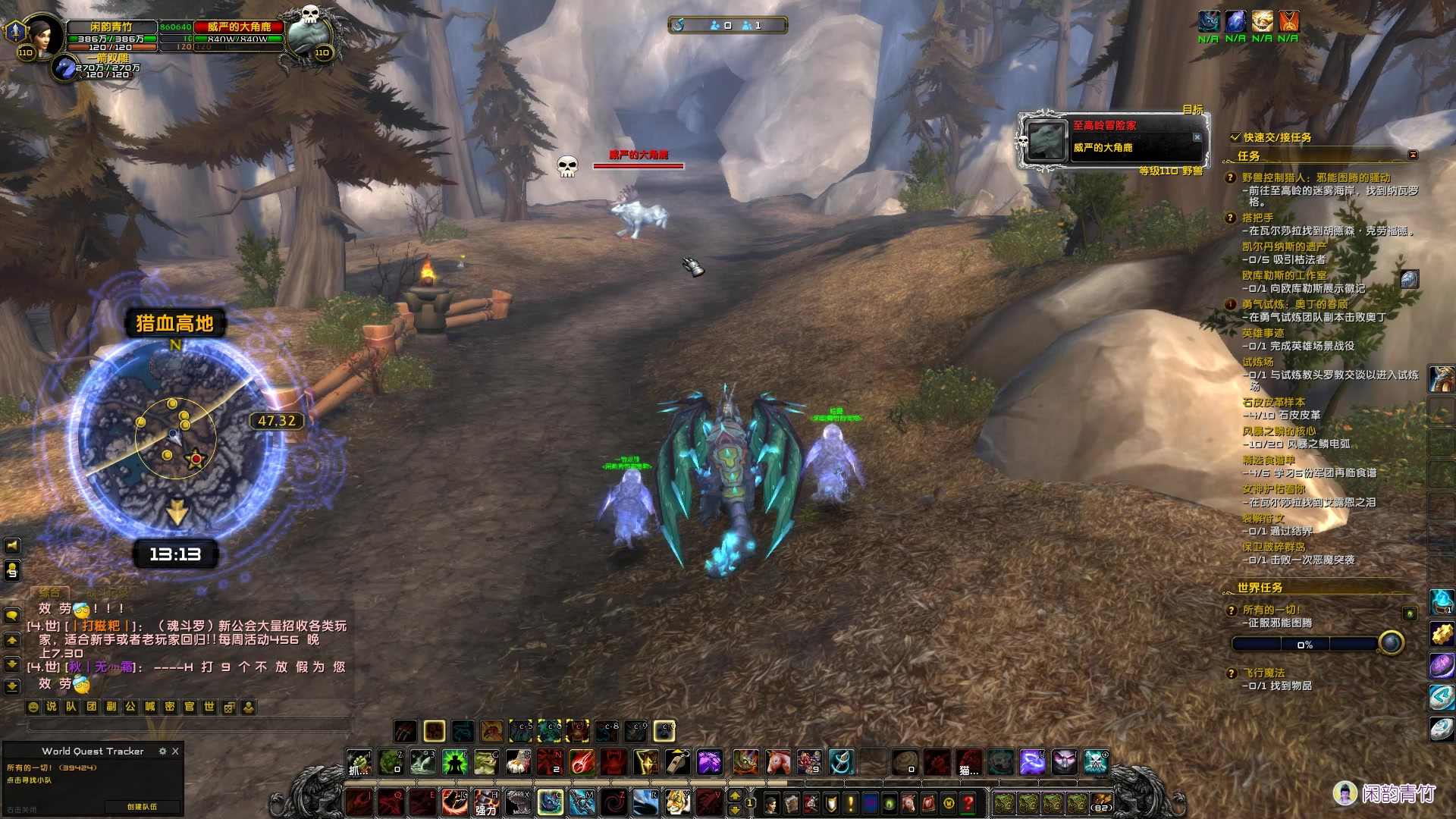Image resolution: width=1456 pixels, height=819 pixels.
Task: Toggle the 快速交/接任务 checkbox
Action: [1235, 137]
